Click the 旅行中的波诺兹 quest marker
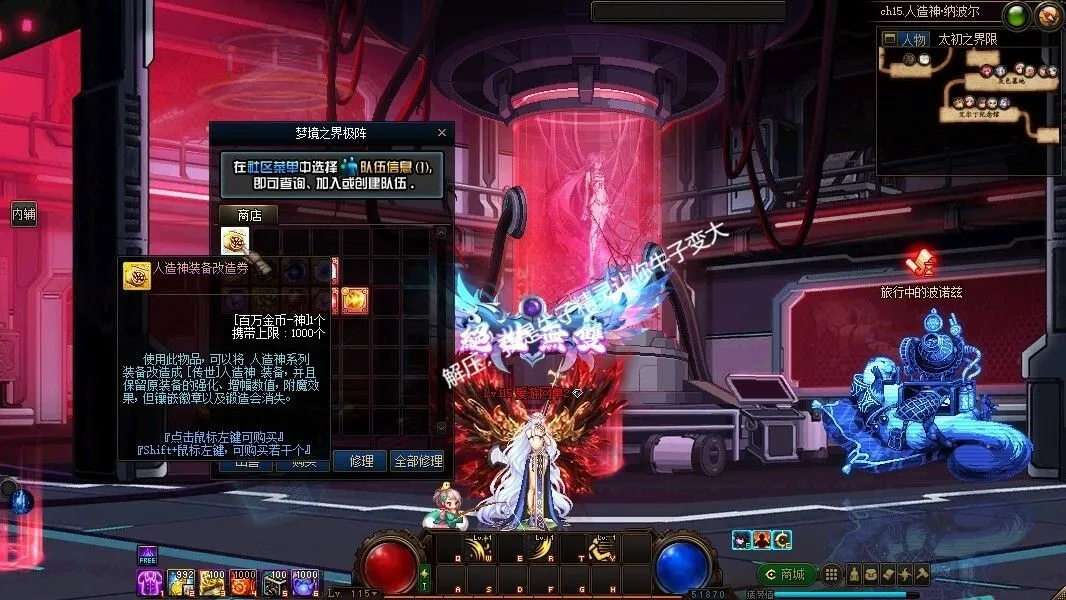The image size is (1066, 600). [918, 265]
